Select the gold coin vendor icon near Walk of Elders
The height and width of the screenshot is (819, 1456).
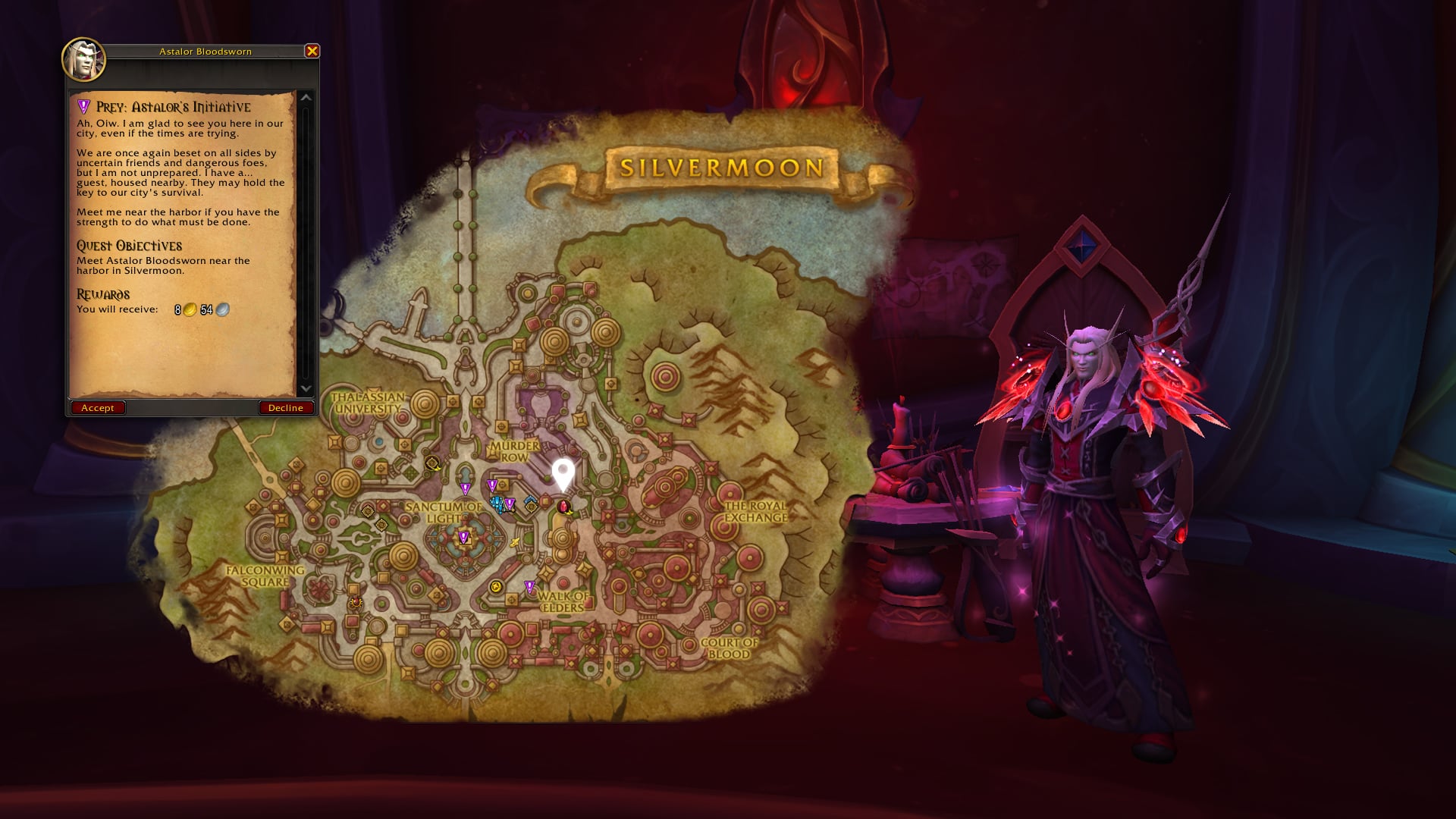[x=496, y=585]
